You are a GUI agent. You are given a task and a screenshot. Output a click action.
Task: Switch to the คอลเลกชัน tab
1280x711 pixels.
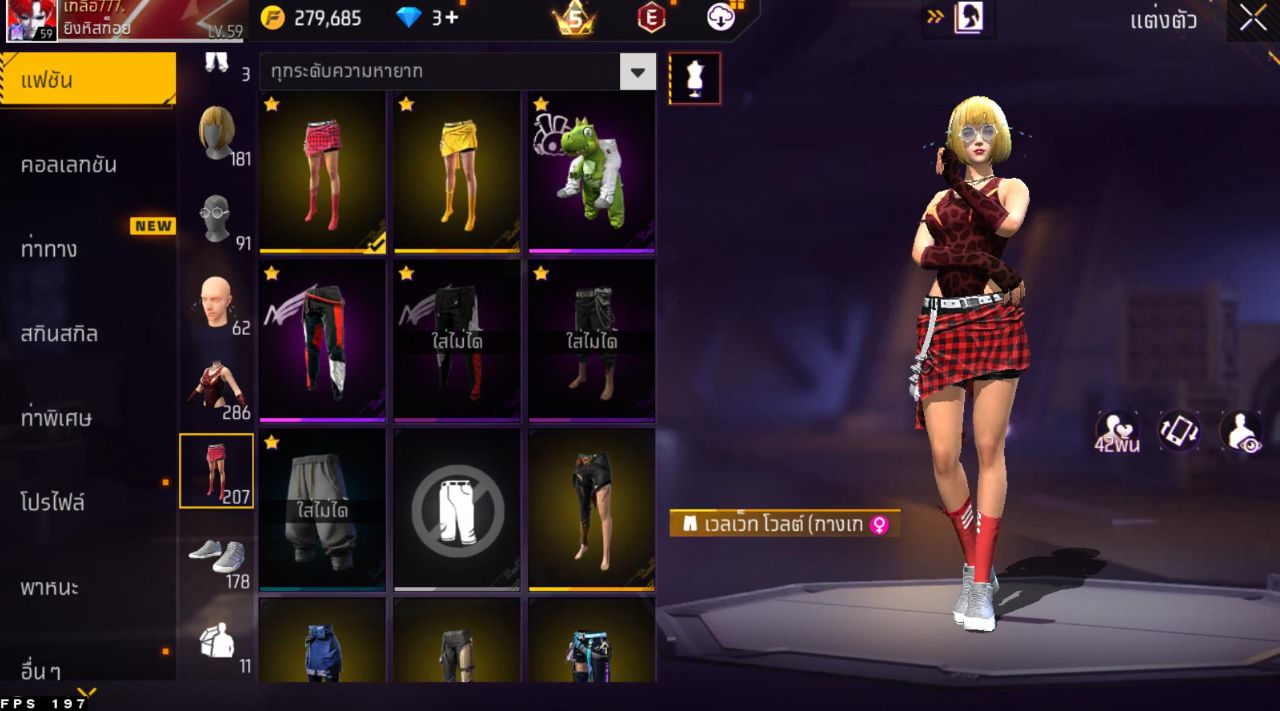click(70, 165)
